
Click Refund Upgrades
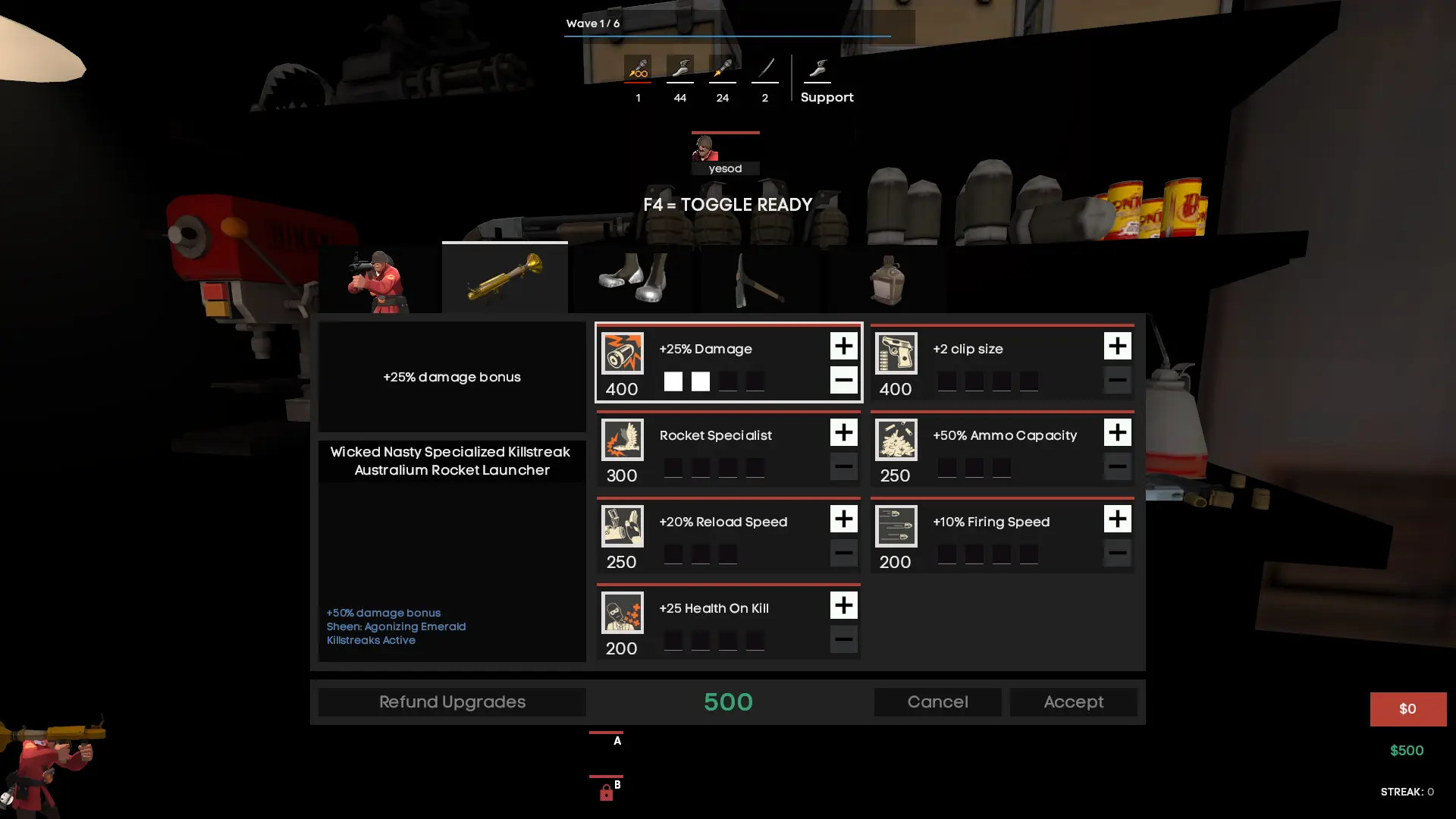[451, 701]
